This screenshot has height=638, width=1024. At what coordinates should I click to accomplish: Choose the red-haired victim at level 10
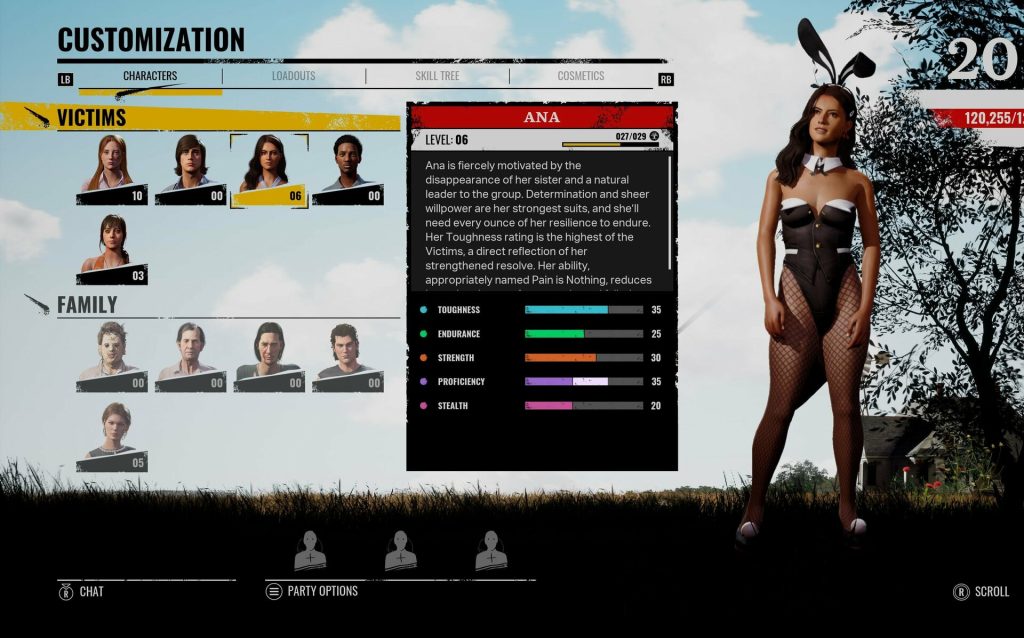point(112,169)
